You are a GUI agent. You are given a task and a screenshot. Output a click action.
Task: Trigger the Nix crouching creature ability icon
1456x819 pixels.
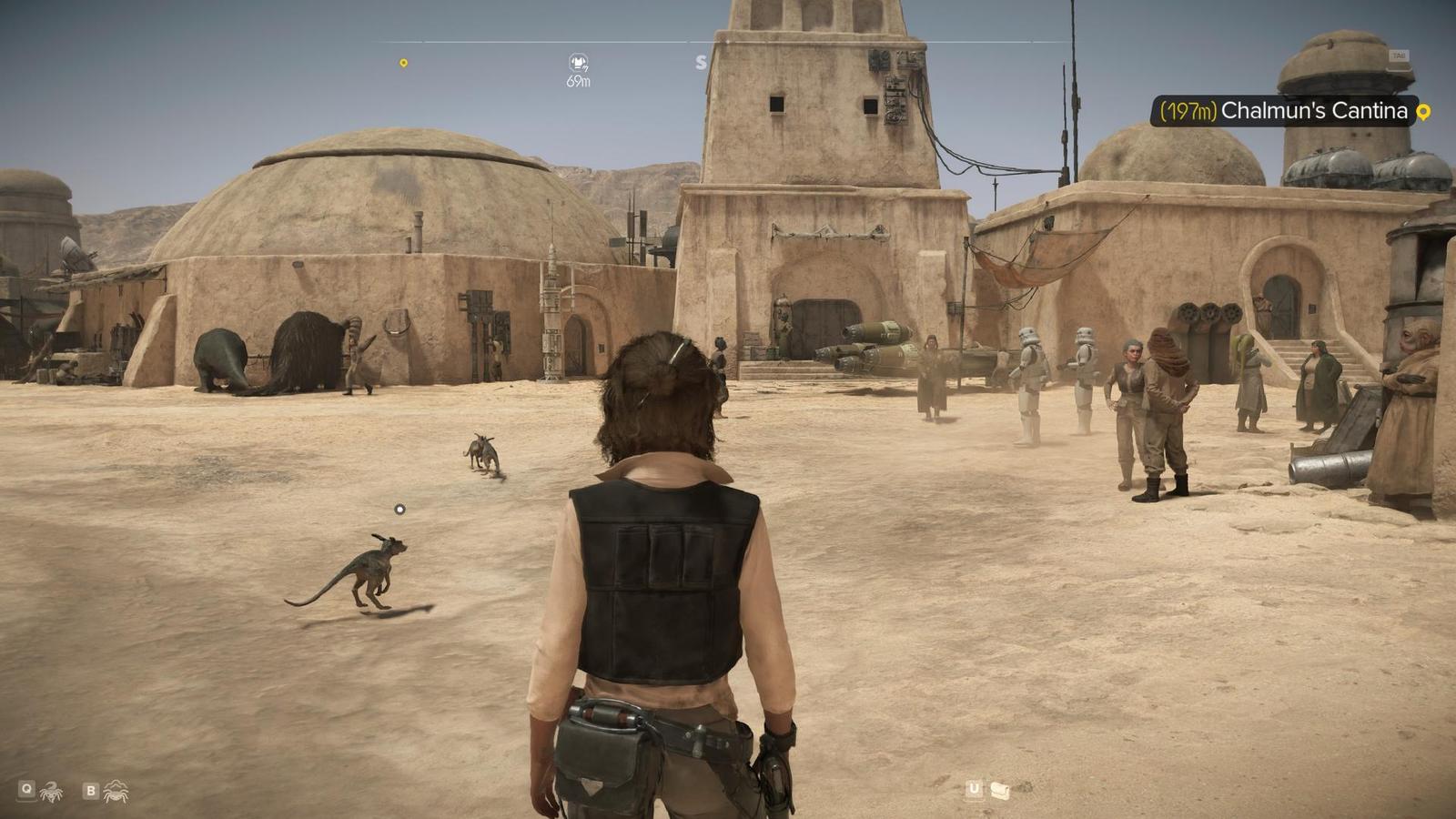pos(116,792)
